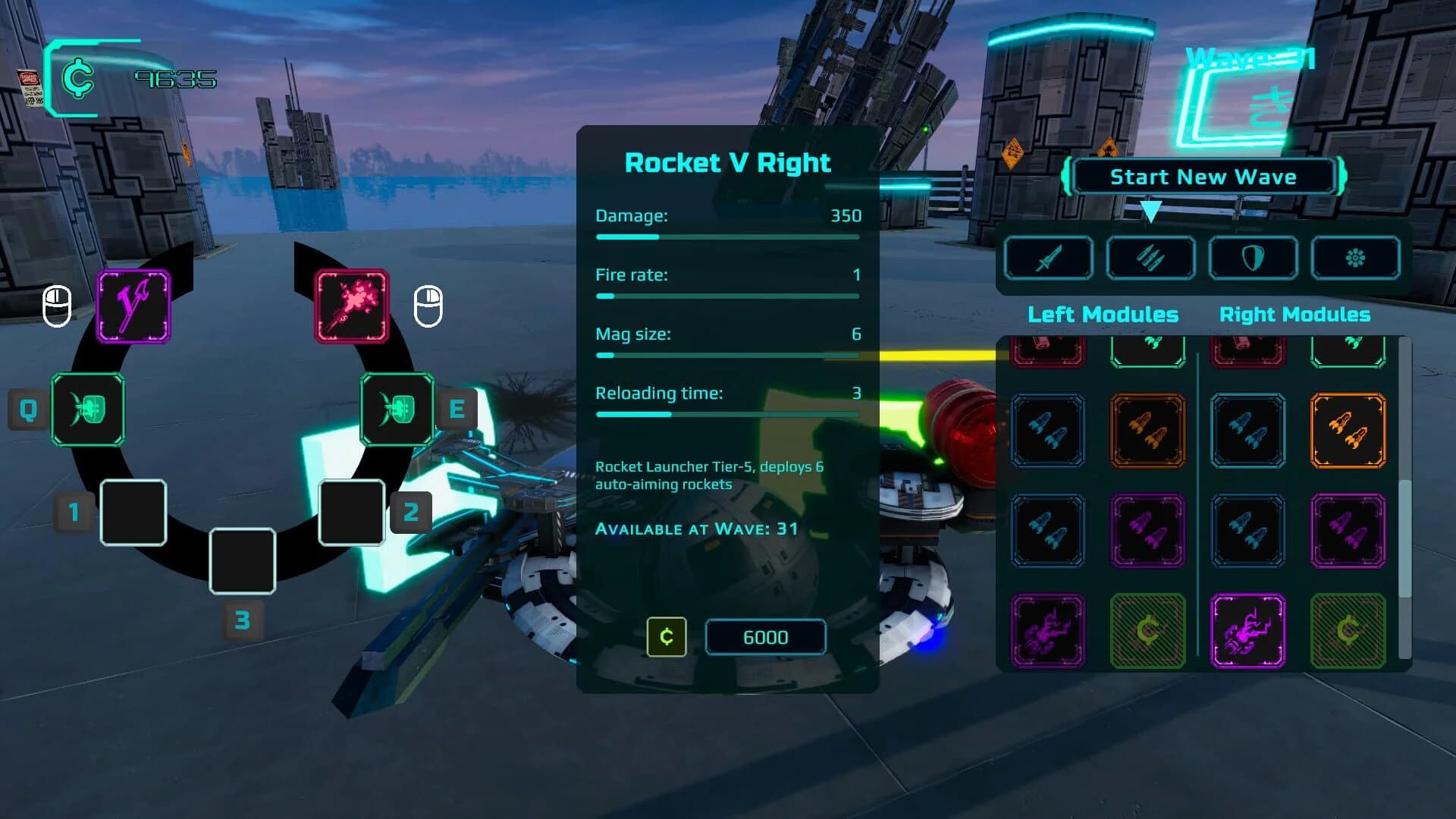Start the new wave
The image size is (1456, 819).
1203,177
